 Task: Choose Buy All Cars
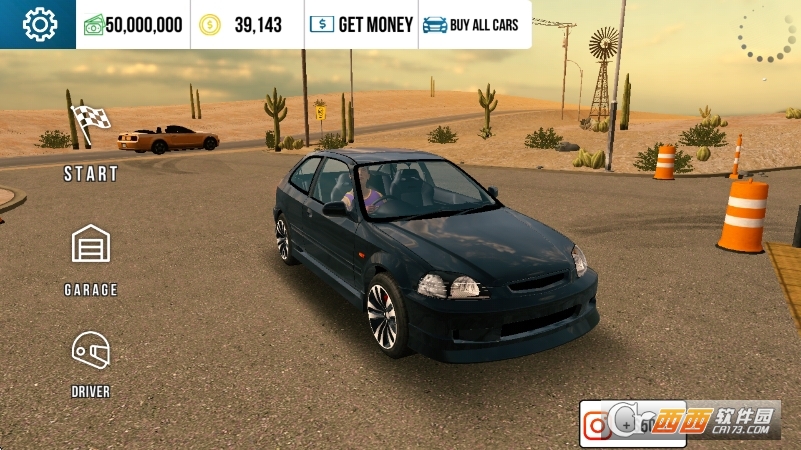click(x=471, y=25)
